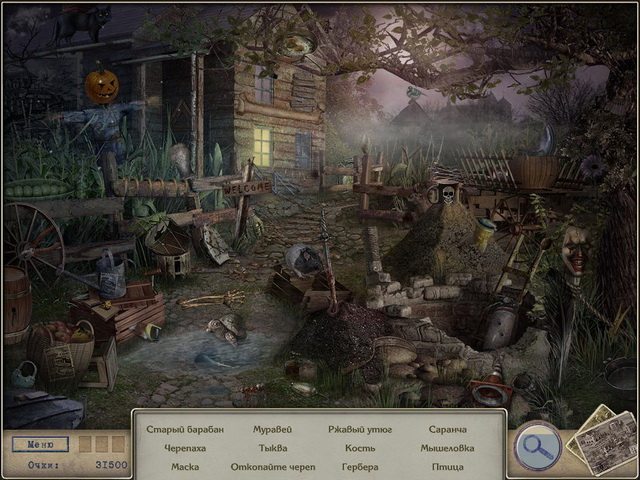The image size is (640, 480).
Task: Choose 'Маска' in the item list
Action: [x=185, y=466]
